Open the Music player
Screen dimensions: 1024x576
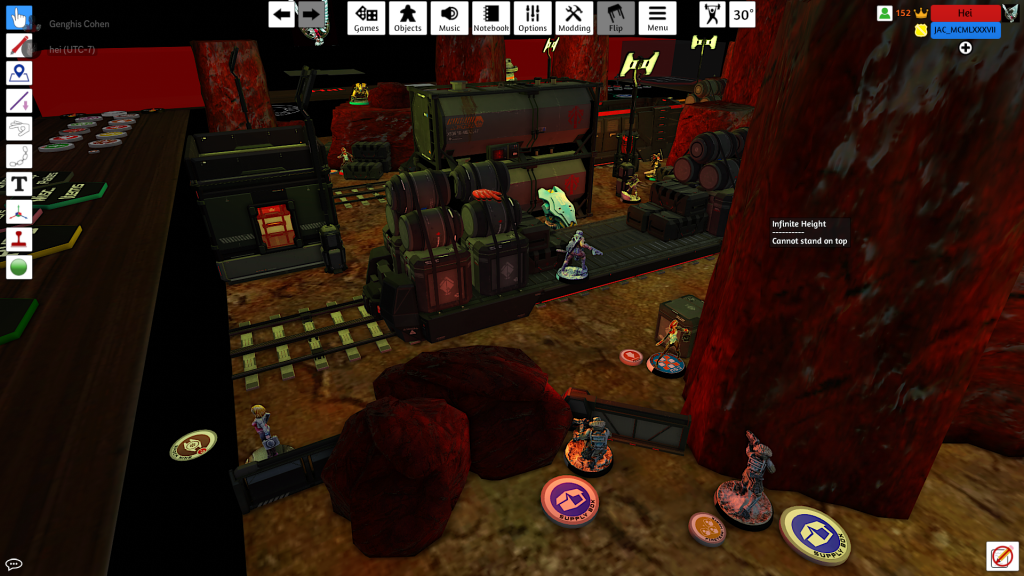tap(450, 18)
